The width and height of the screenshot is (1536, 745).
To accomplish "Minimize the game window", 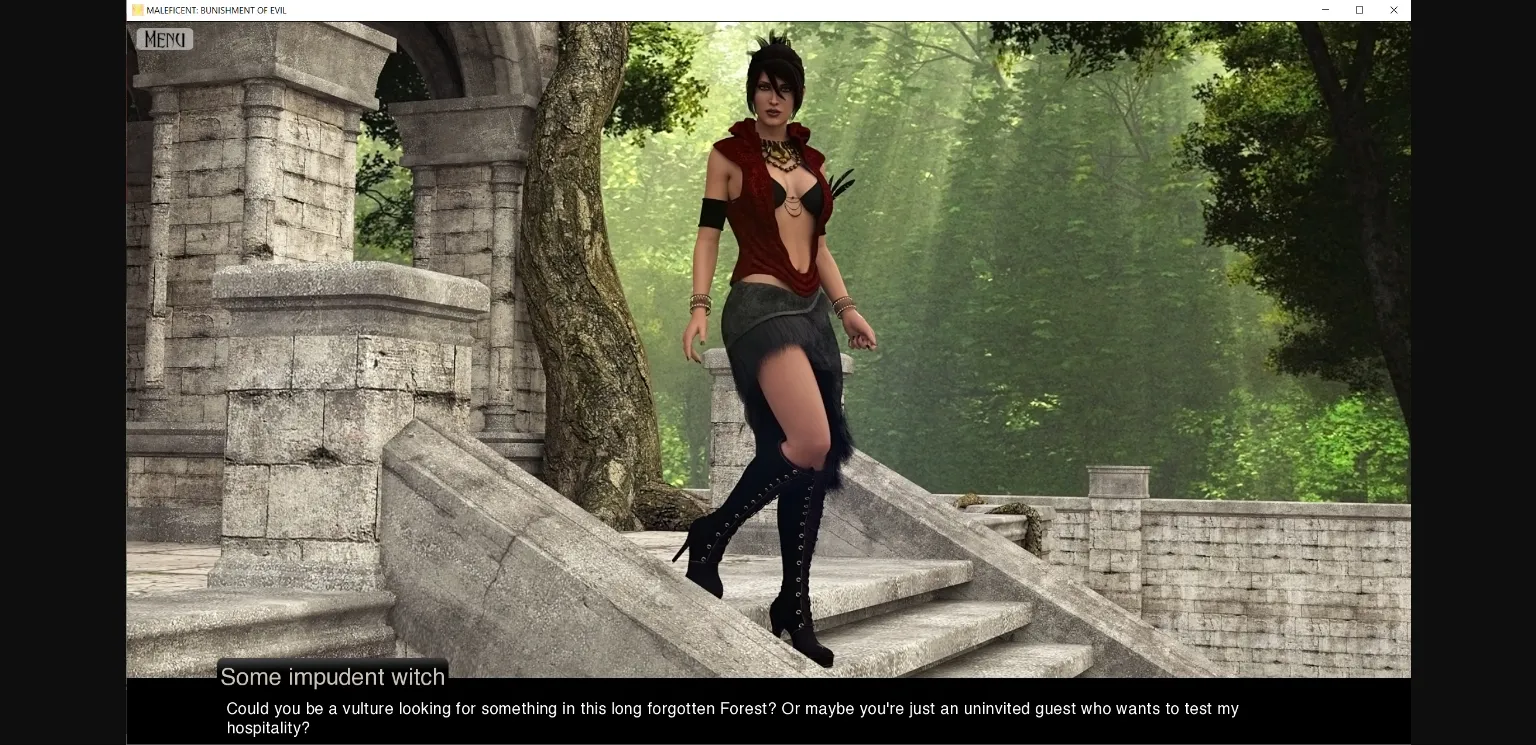I will pos(1325,10).
